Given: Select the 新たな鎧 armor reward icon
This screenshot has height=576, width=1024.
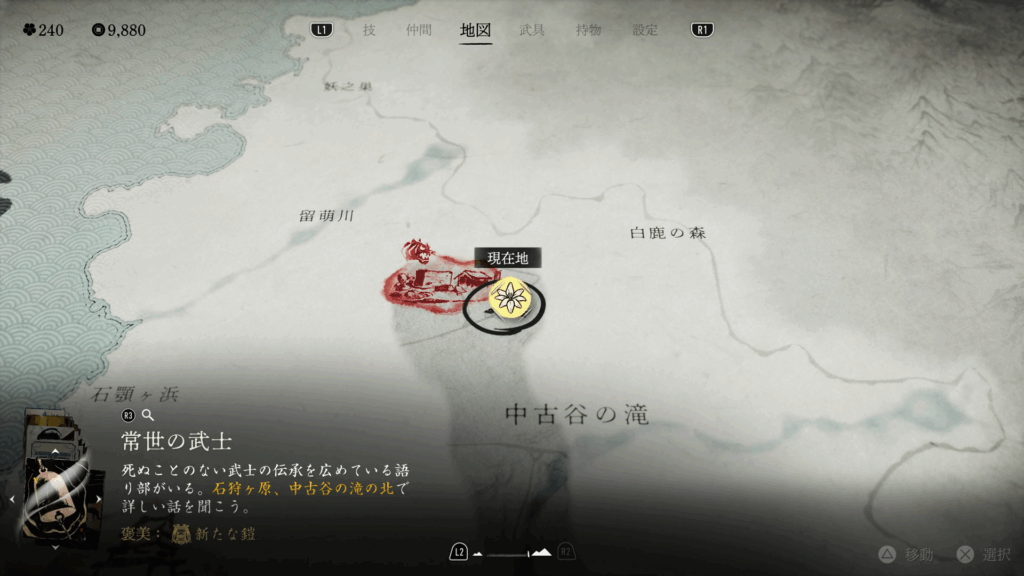Looking at the screenshot, I should coord(182,534).
